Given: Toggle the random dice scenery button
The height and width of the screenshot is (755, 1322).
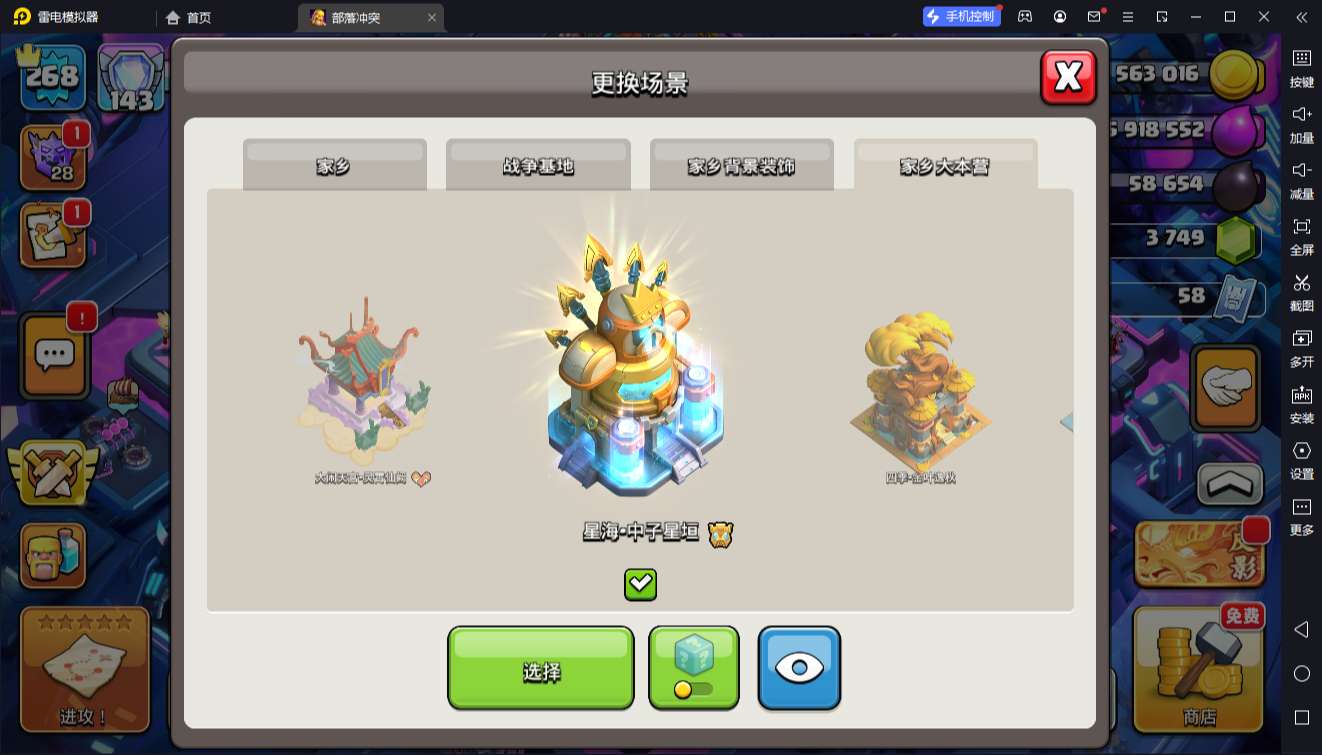Looking at the screenshot, I should coord(693,668).
